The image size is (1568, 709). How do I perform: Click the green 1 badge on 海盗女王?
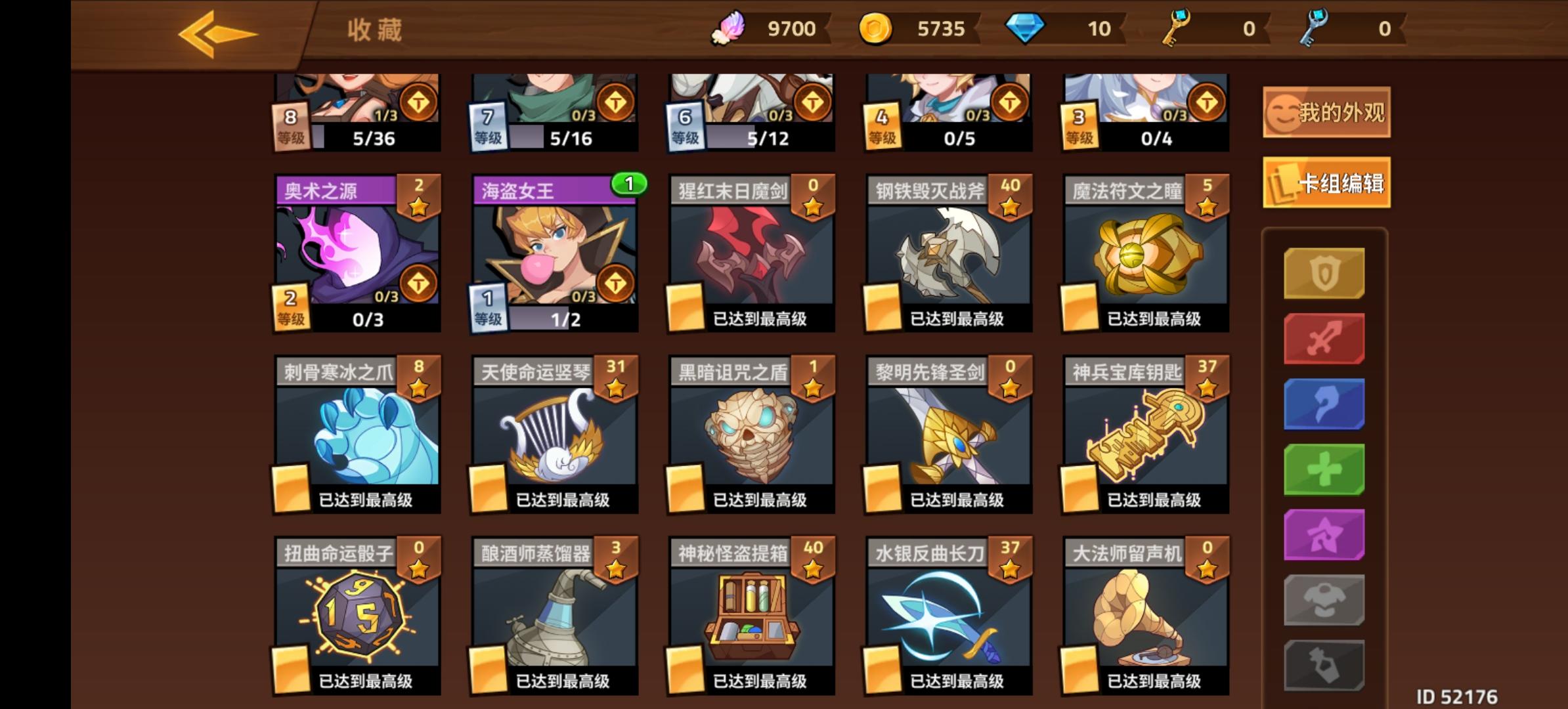628,184
